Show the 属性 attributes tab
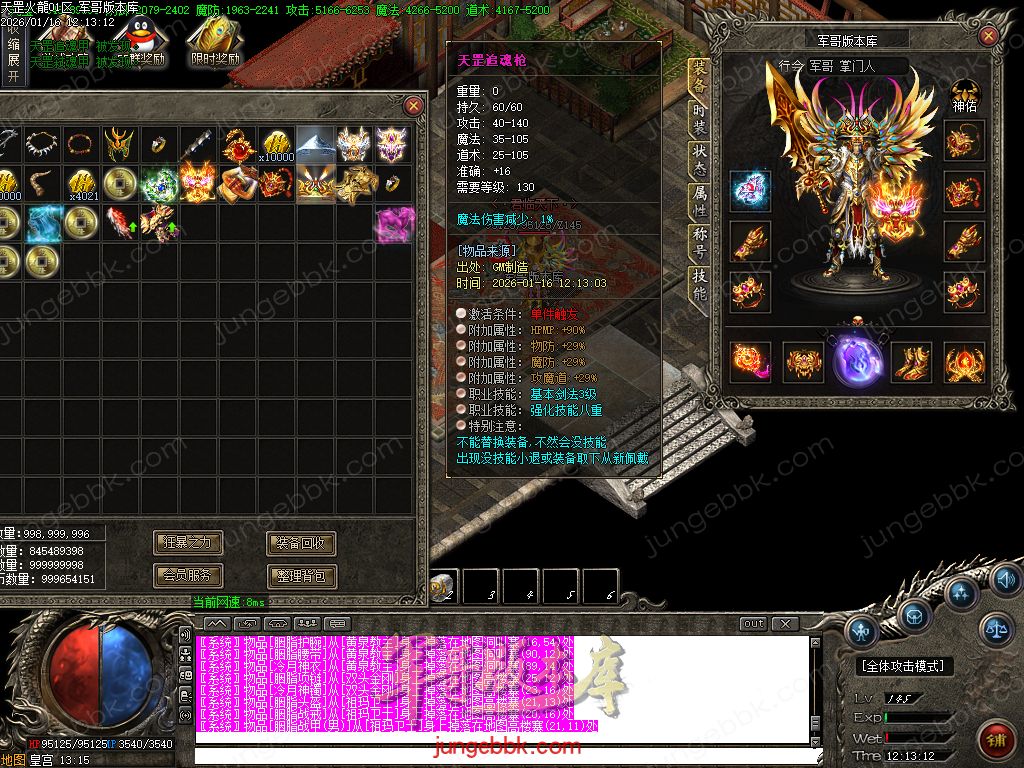Image resolution: width=1024 pixels, height=768 pixels. click(699, 200)
